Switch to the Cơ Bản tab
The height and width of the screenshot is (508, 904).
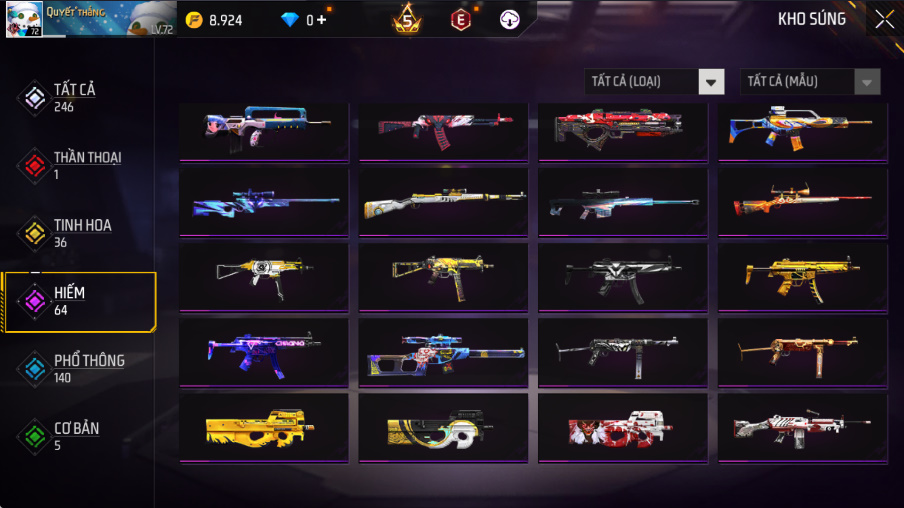[x=75, y=436]
